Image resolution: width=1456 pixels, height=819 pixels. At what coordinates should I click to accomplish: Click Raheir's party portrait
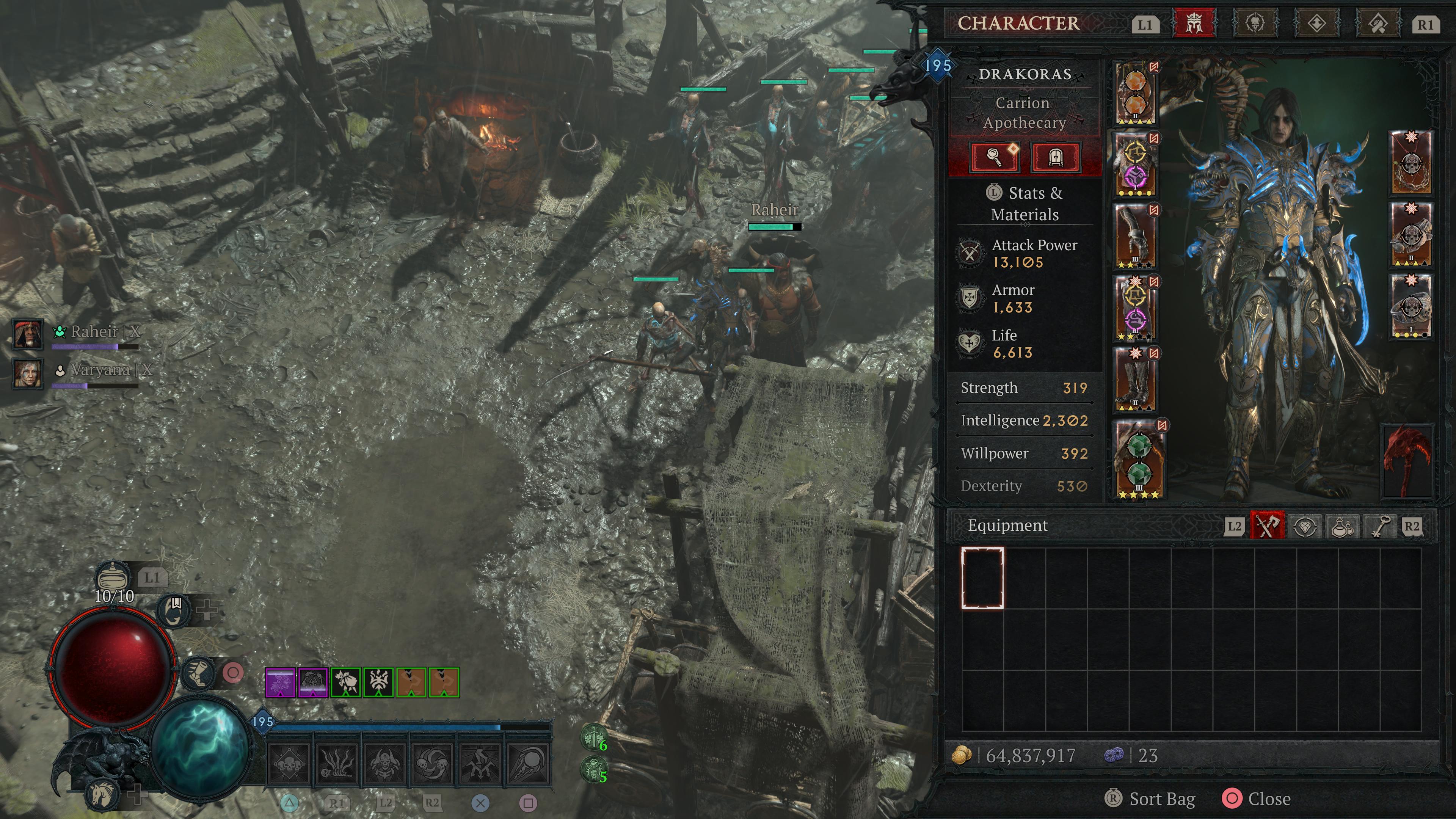click(x=27, y=334)
